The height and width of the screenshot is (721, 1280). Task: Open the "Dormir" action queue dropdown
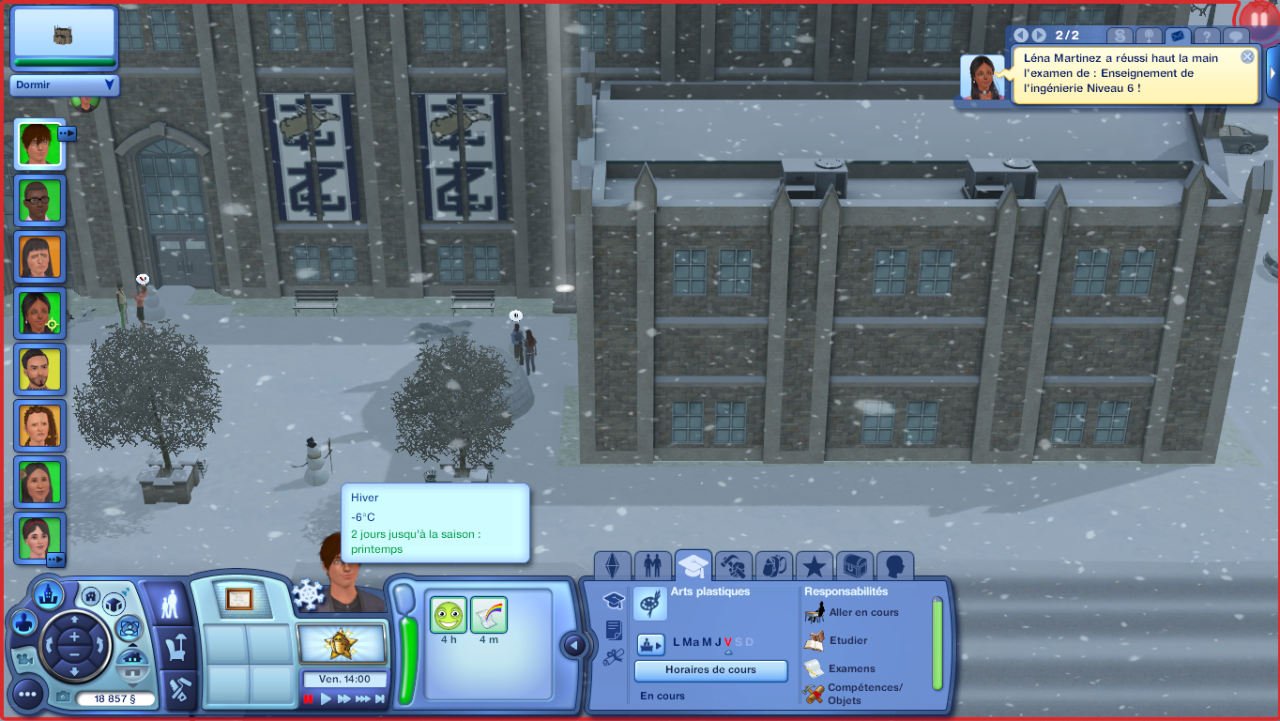109,85
